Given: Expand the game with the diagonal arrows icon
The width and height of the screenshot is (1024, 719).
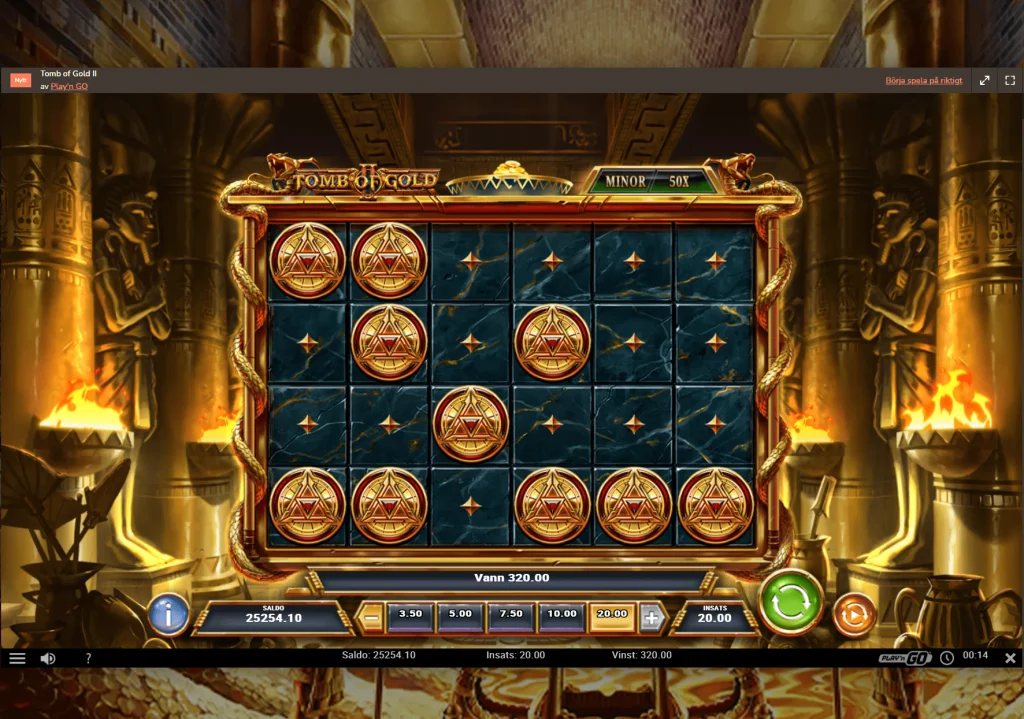Looking at the screenshot, I should (x=984, y=80).
